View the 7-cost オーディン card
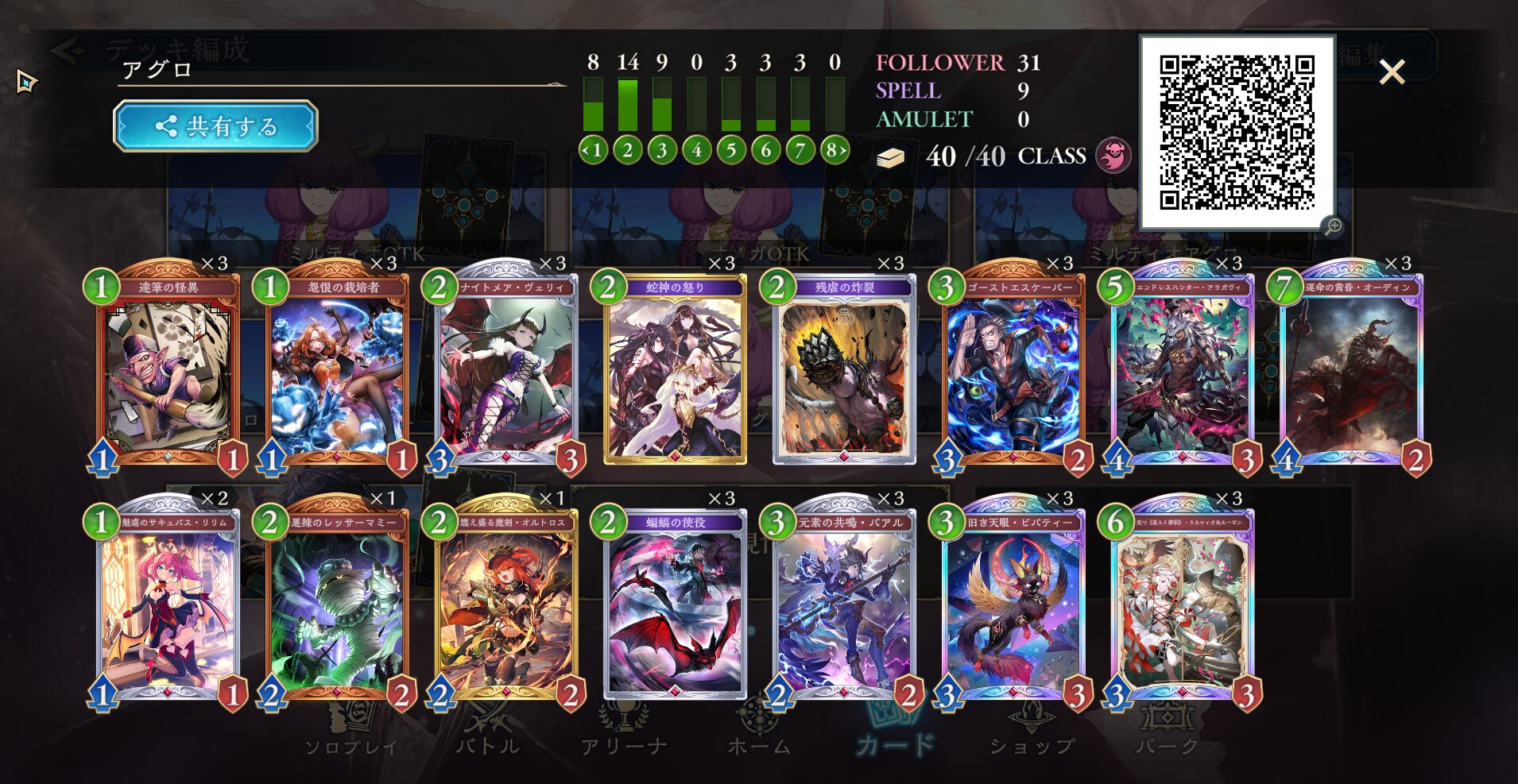Image resolution: width=1518 pixels, height=784 pixels. (1352, 370)
